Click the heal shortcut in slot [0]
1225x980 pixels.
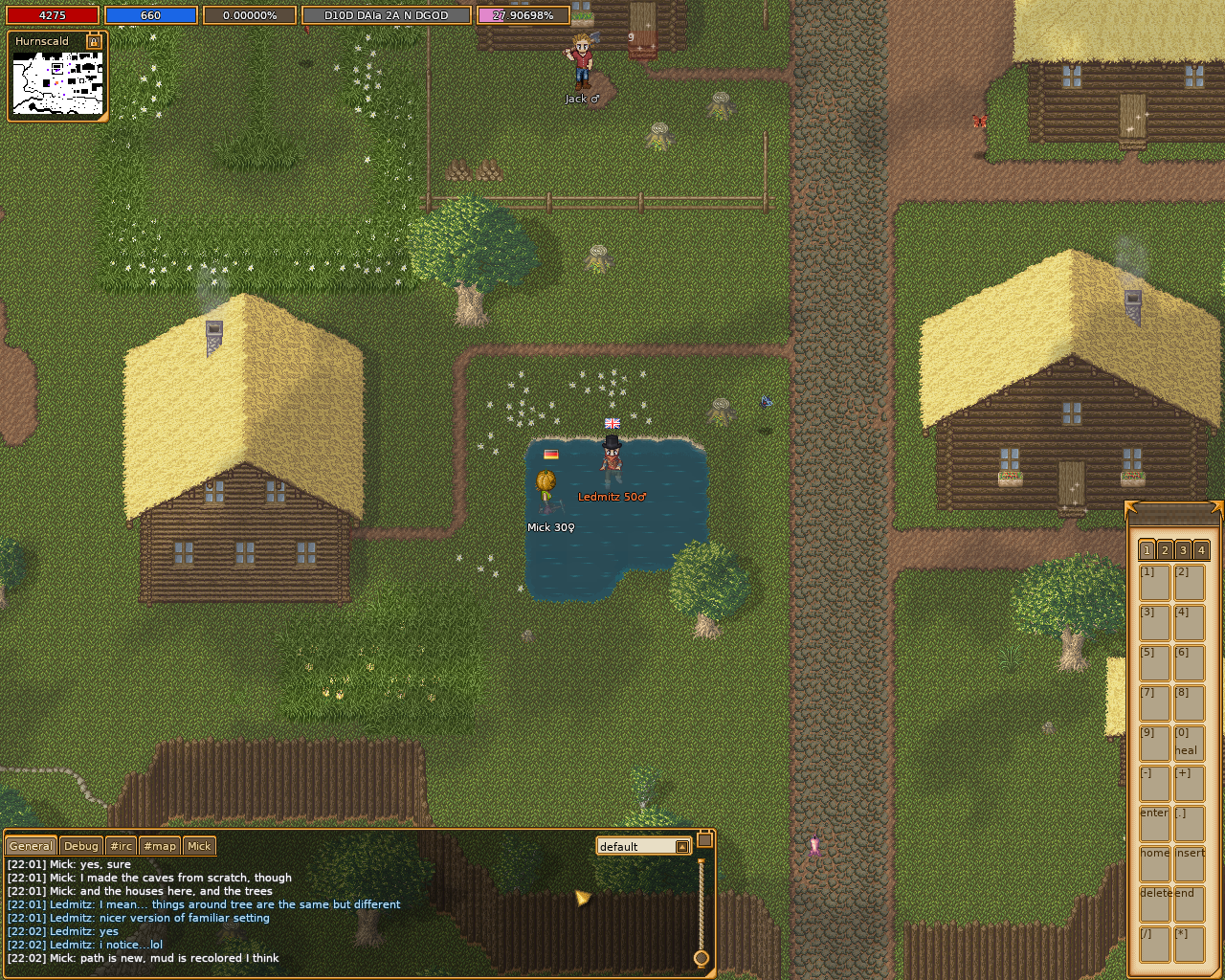pyautogui.click(x=1190, y=743)
